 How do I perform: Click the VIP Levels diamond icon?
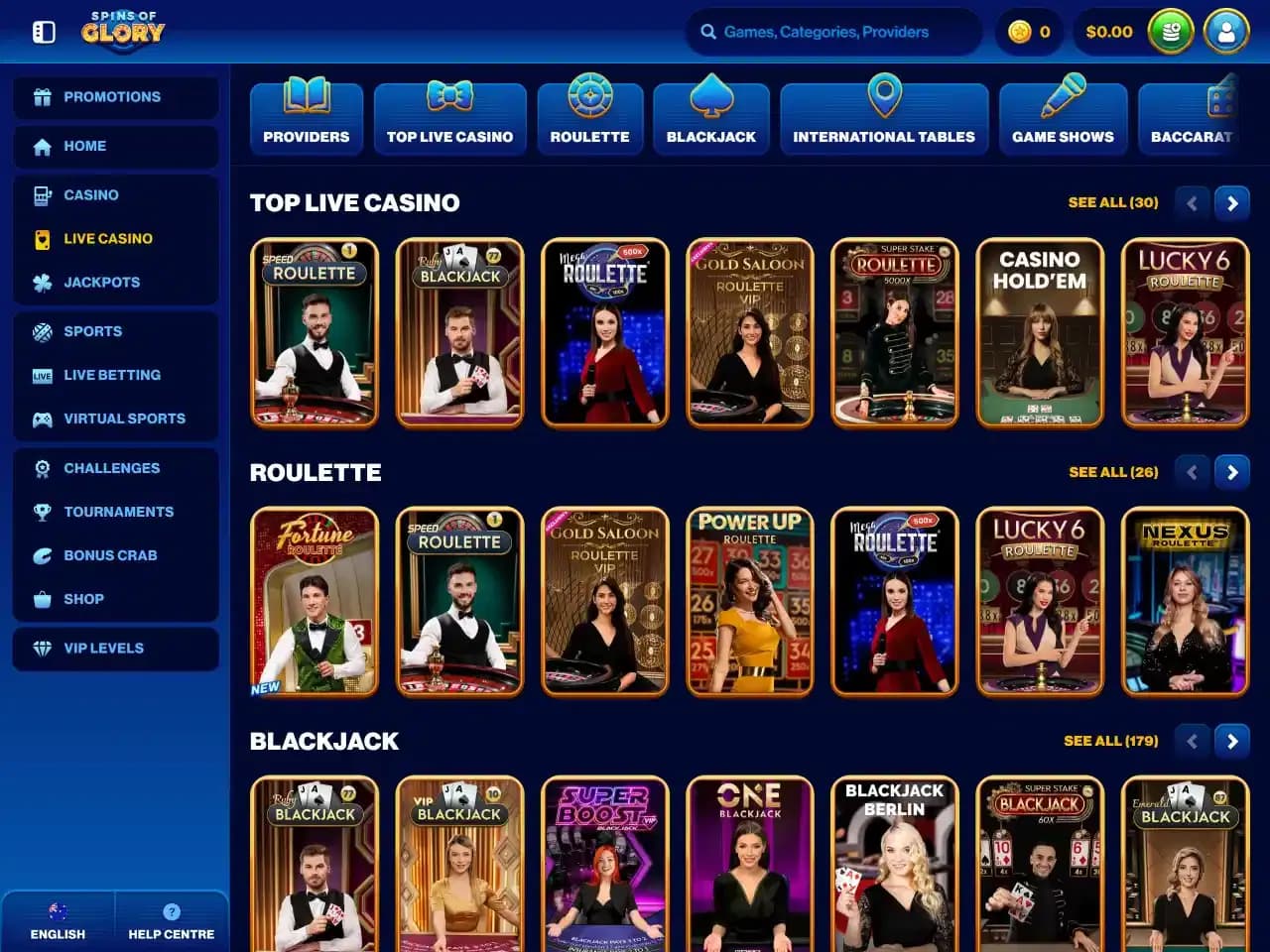pyautogui.click(x=42, y=648)
